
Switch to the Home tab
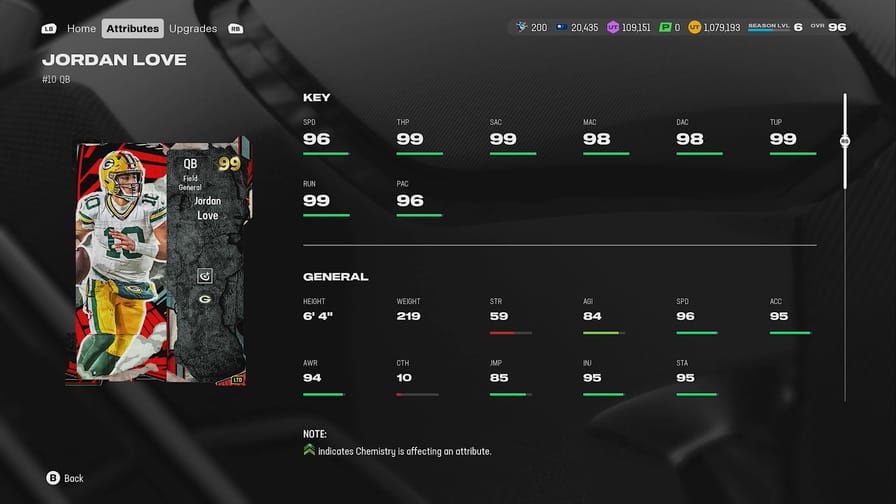81,28
